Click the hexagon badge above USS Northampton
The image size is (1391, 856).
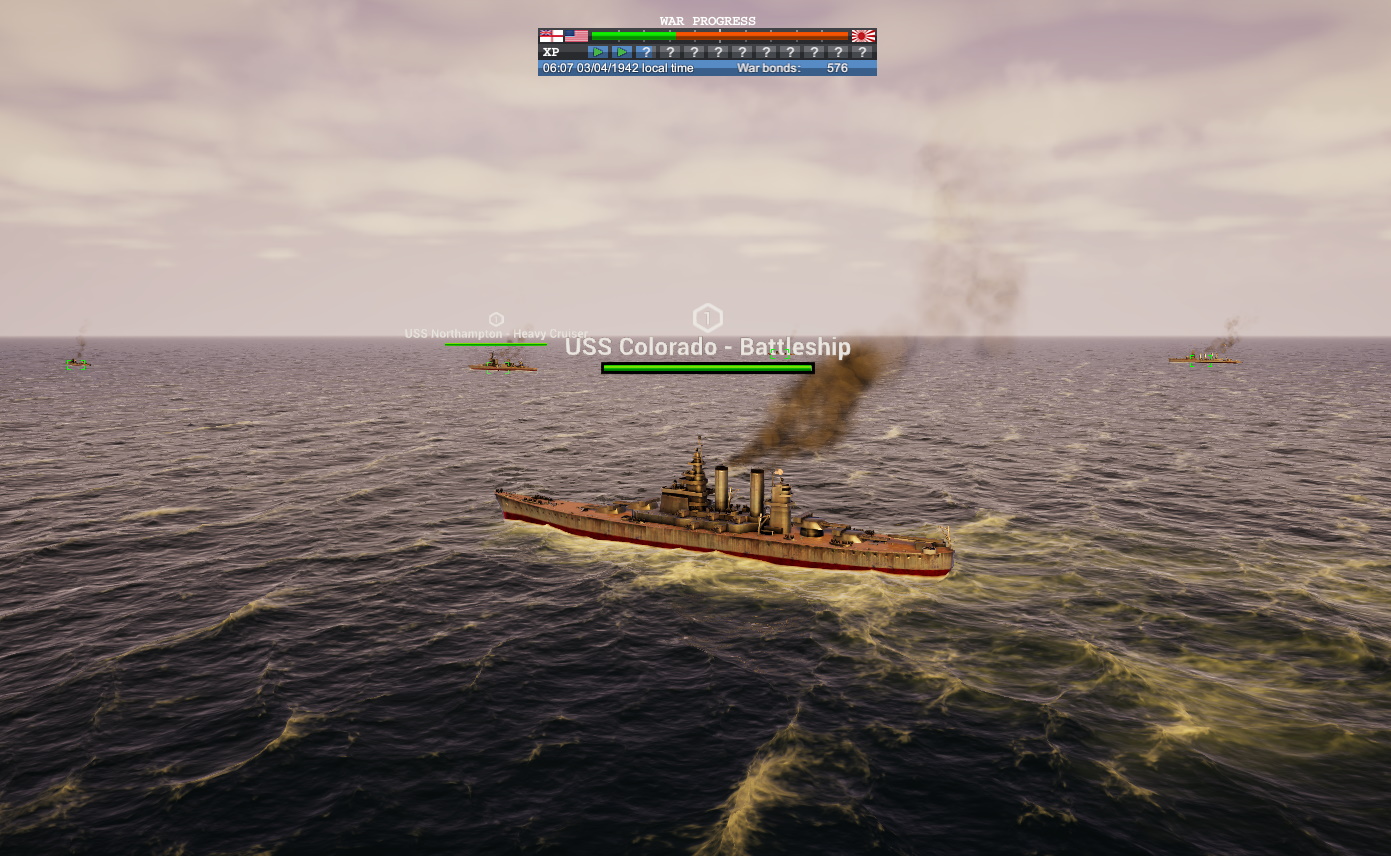tap(496, 319)
